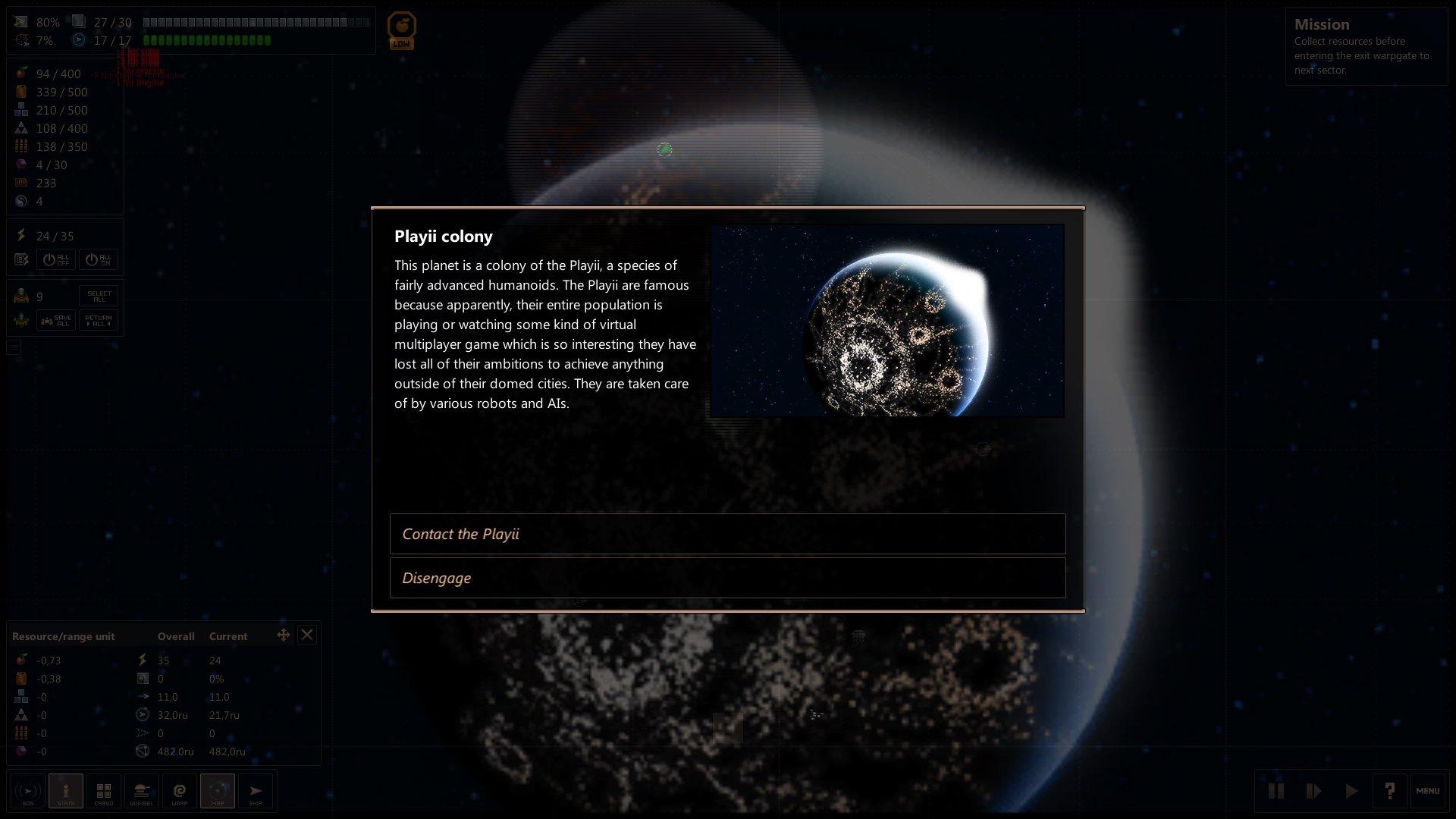Open the game MENU
1456x819 pixels.
[1429, 790]
